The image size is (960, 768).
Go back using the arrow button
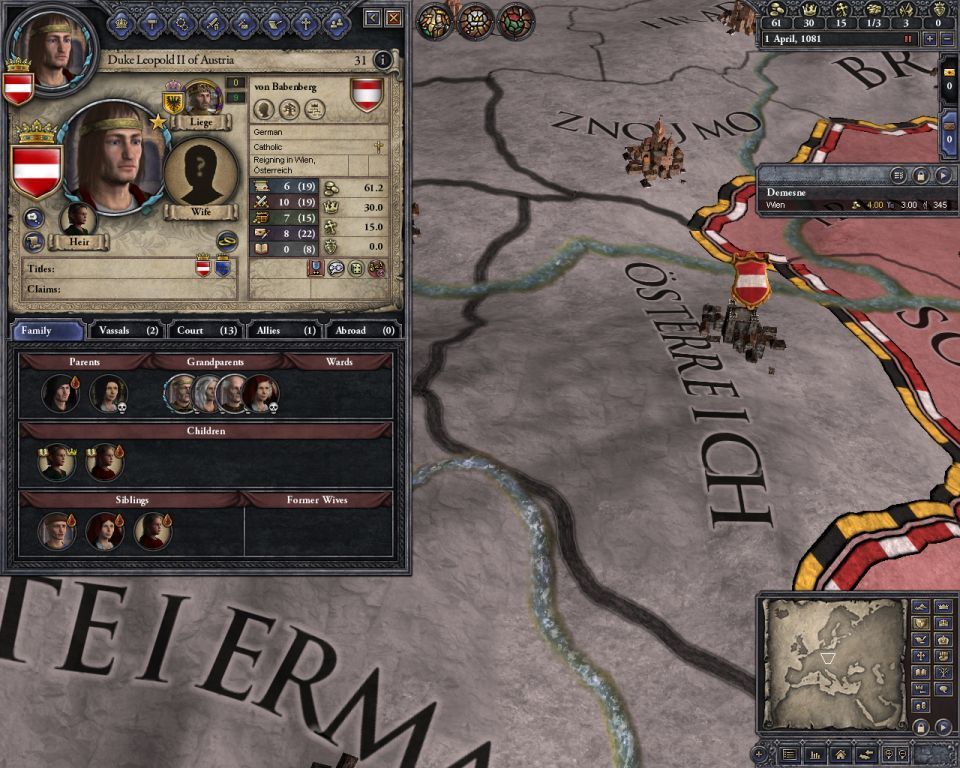tap(373, 18)
